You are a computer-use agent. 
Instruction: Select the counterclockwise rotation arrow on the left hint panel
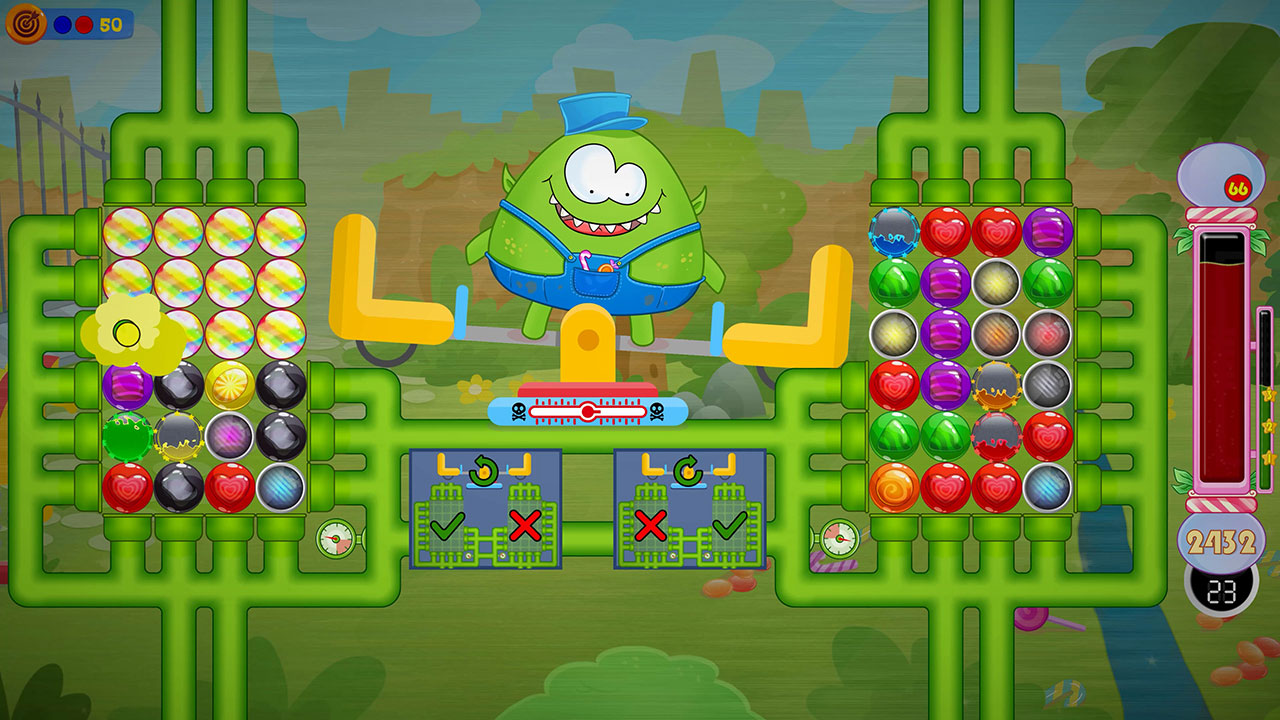(x=483, y=470)
